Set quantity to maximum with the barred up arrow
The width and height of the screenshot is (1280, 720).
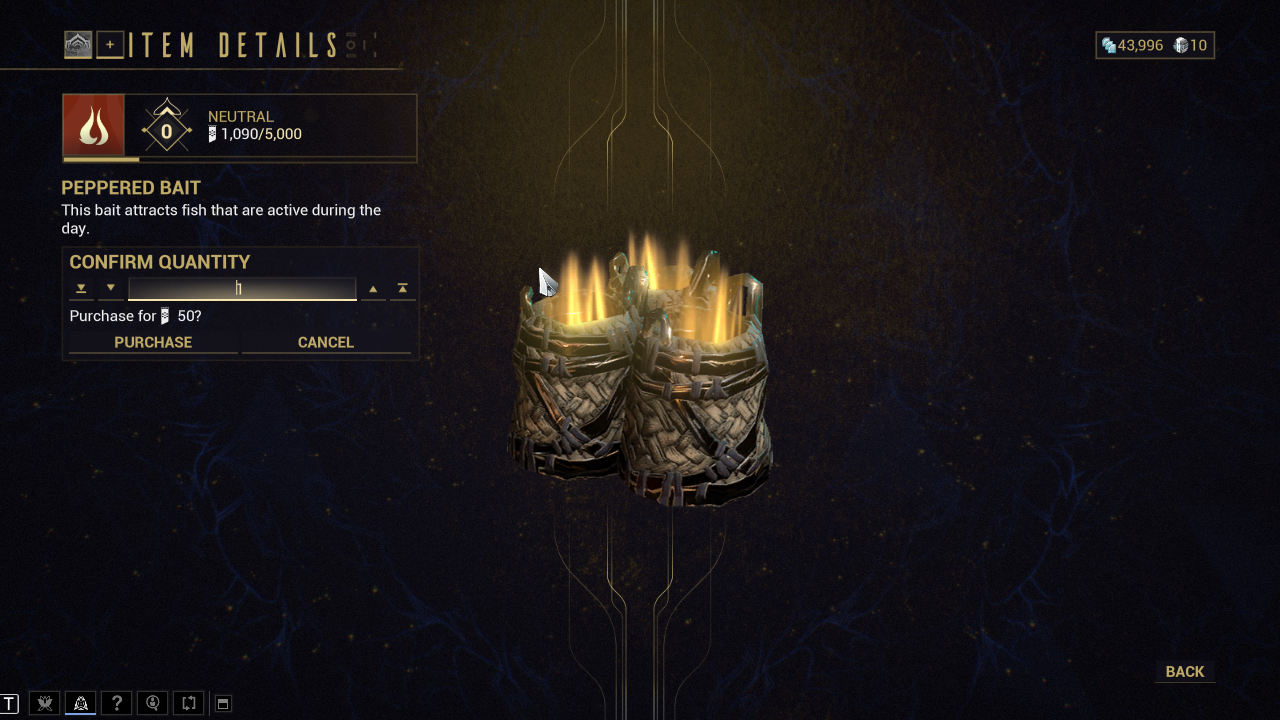click(x=402, y=289)
